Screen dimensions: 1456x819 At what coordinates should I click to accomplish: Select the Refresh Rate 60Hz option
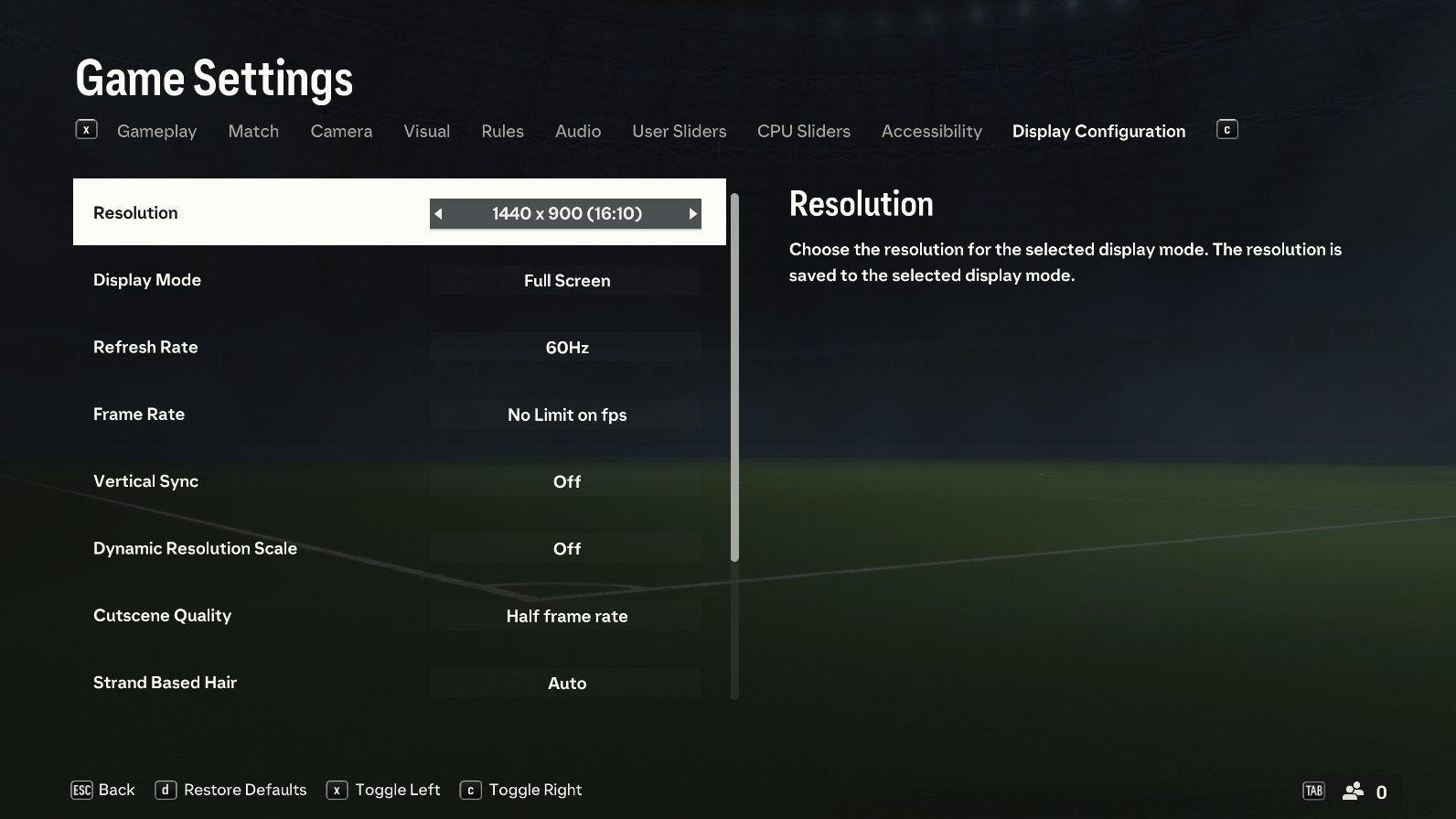565,347
